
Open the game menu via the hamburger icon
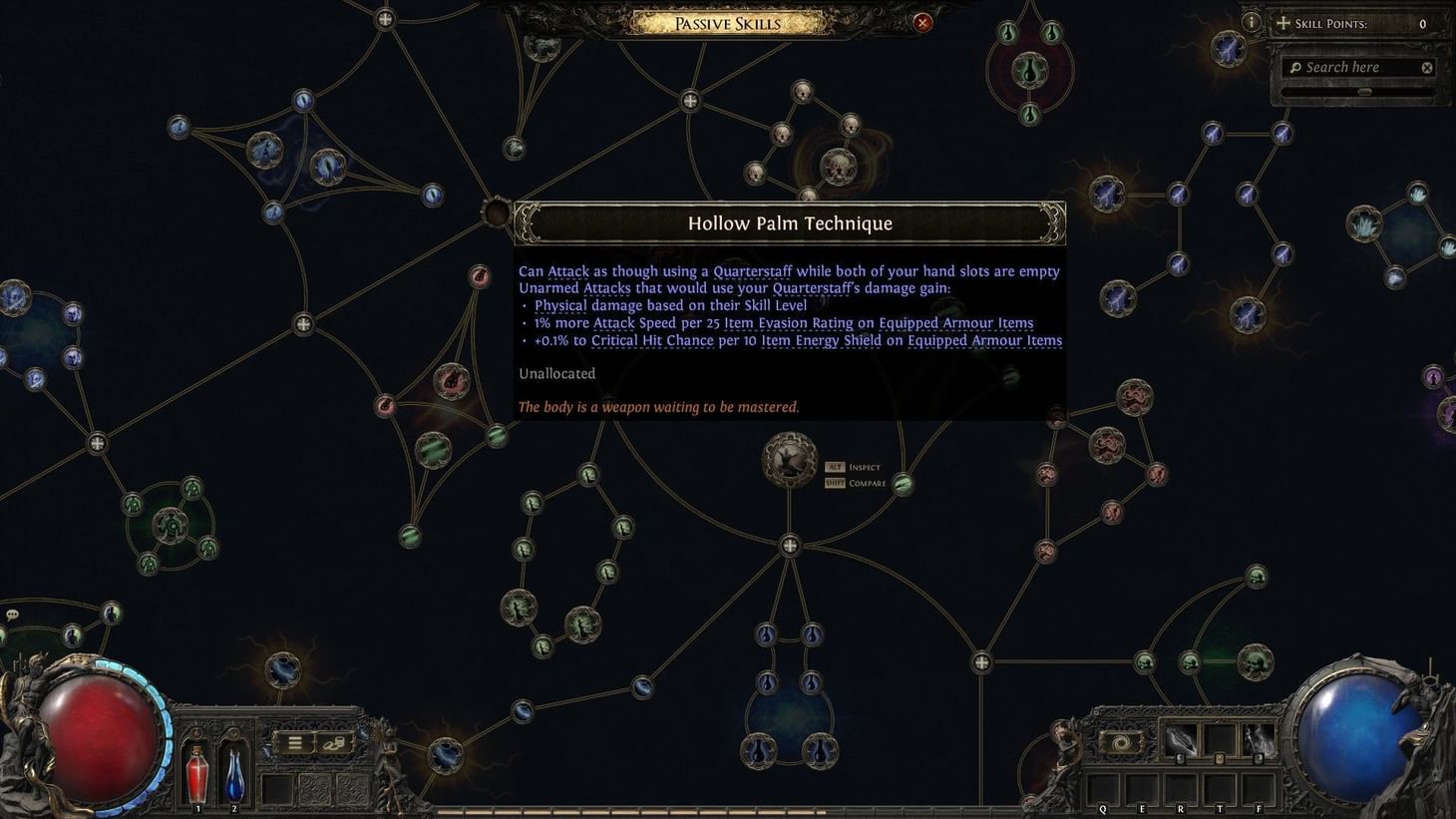coord(295,742)
